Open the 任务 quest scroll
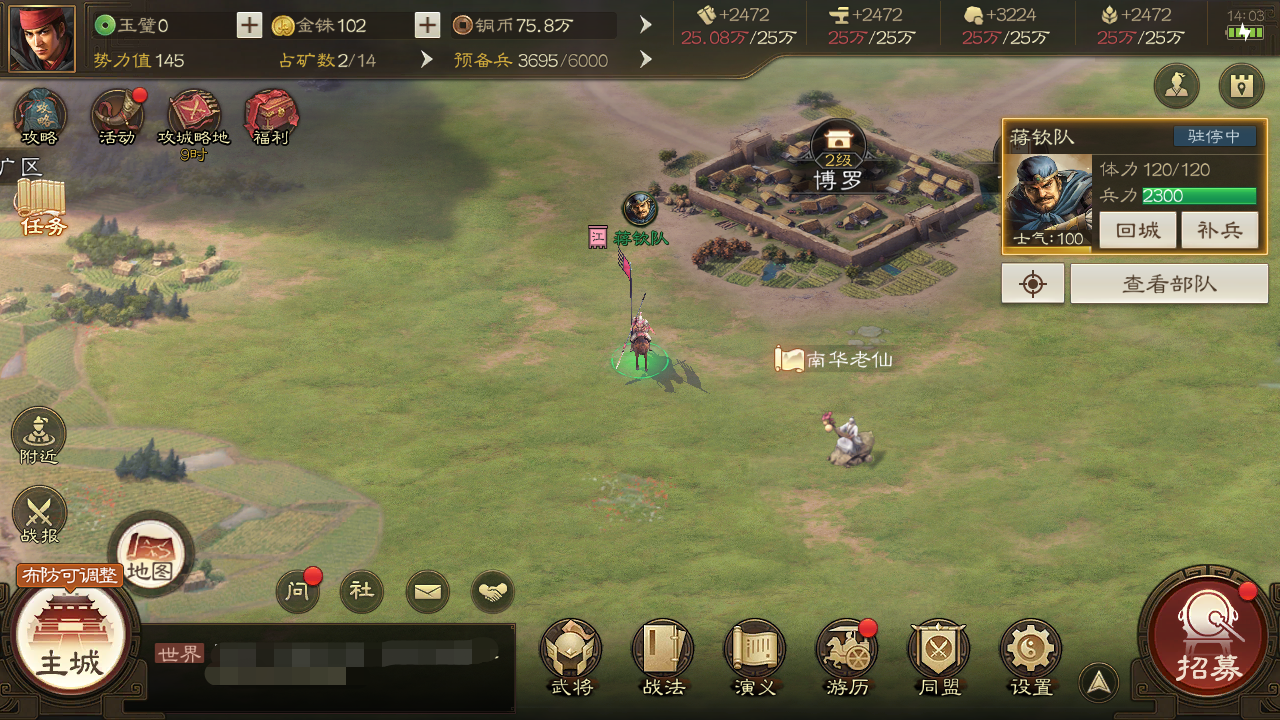Screen dimensions: 1280x720 click(x=41, y=205)
